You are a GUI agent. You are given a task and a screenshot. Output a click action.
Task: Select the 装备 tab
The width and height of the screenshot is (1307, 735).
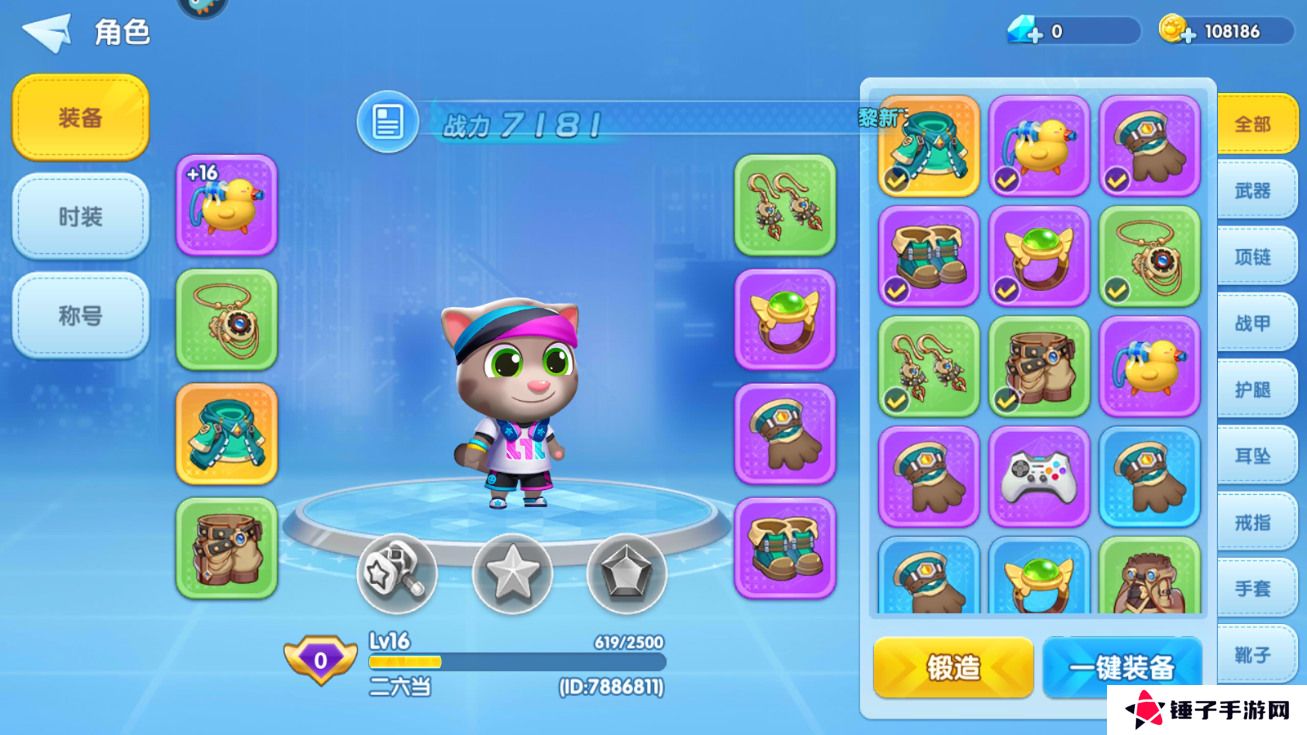point(80,117)
